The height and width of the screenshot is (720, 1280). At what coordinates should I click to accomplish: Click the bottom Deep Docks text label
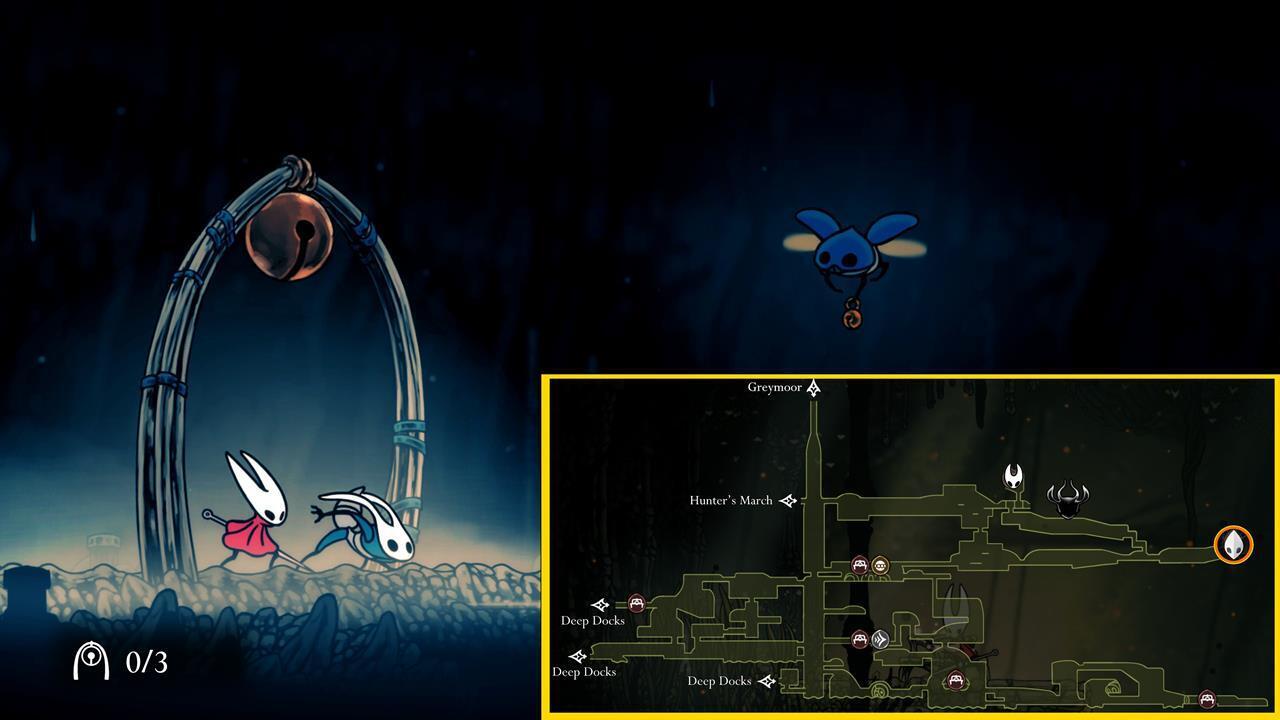[x=719, y=681]
